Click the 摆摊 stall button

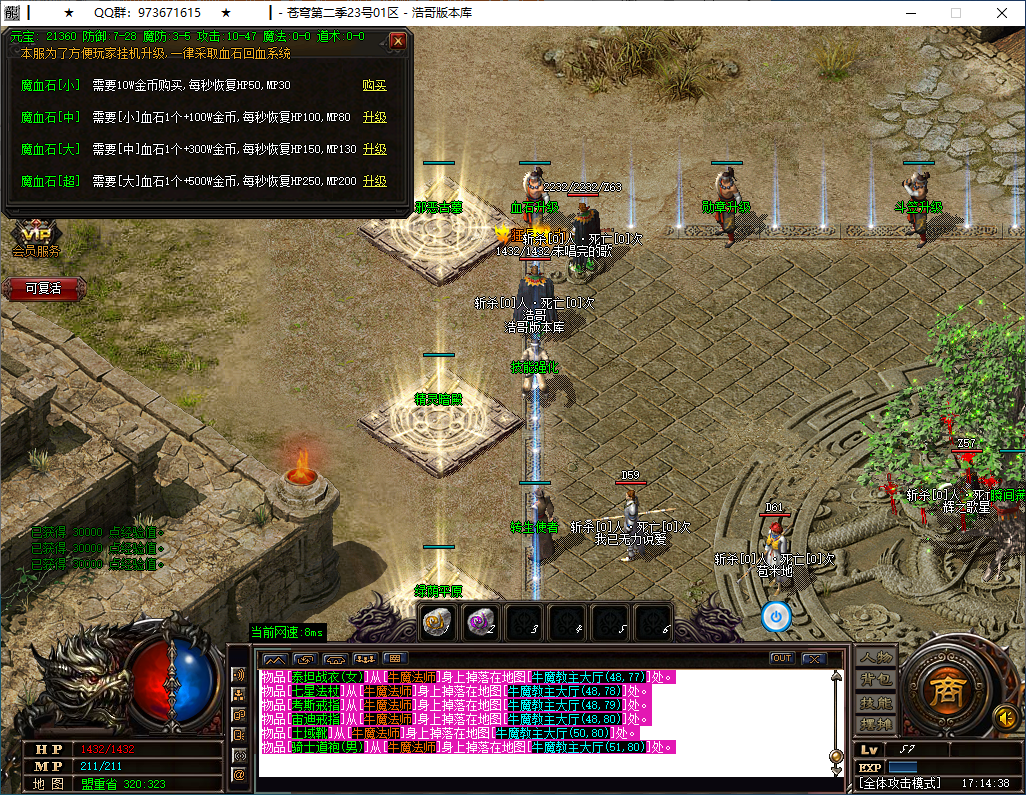pyautogui.click(x=876, y=724)
